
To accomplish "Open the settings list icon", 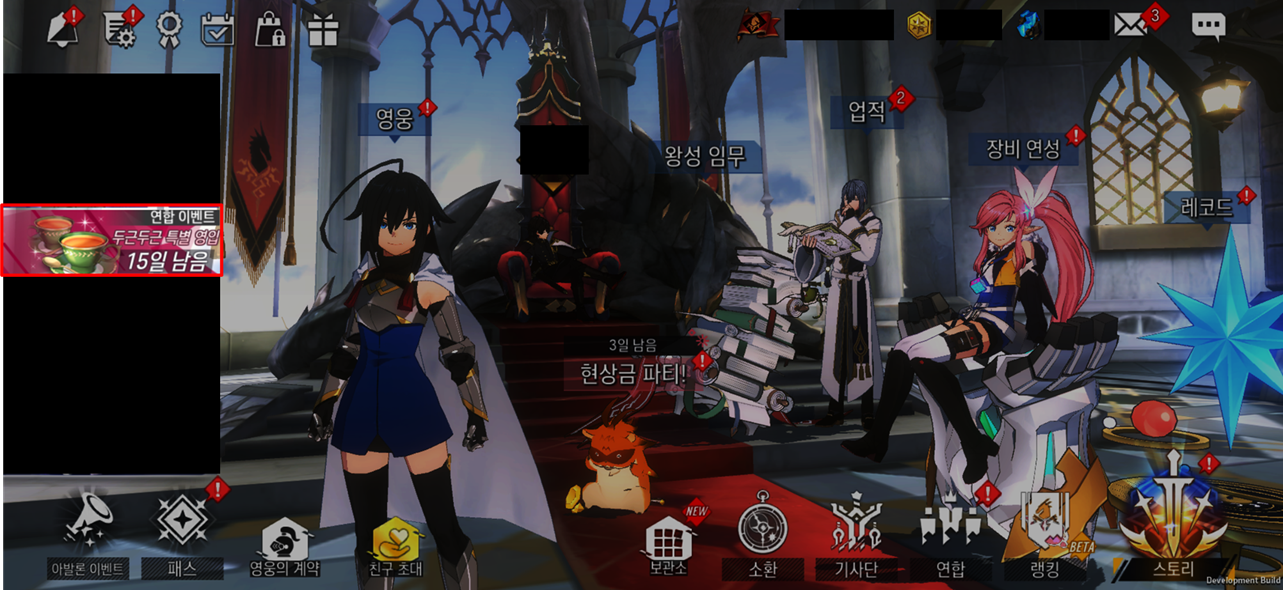I will [121, 28].
